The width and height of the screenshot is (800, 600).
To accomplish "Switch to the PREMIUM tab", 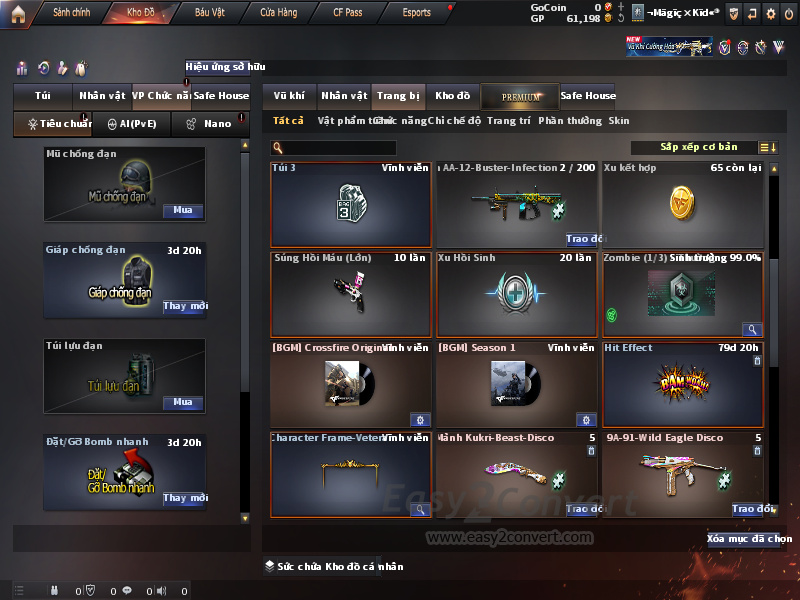I will (x=520, y=97).
